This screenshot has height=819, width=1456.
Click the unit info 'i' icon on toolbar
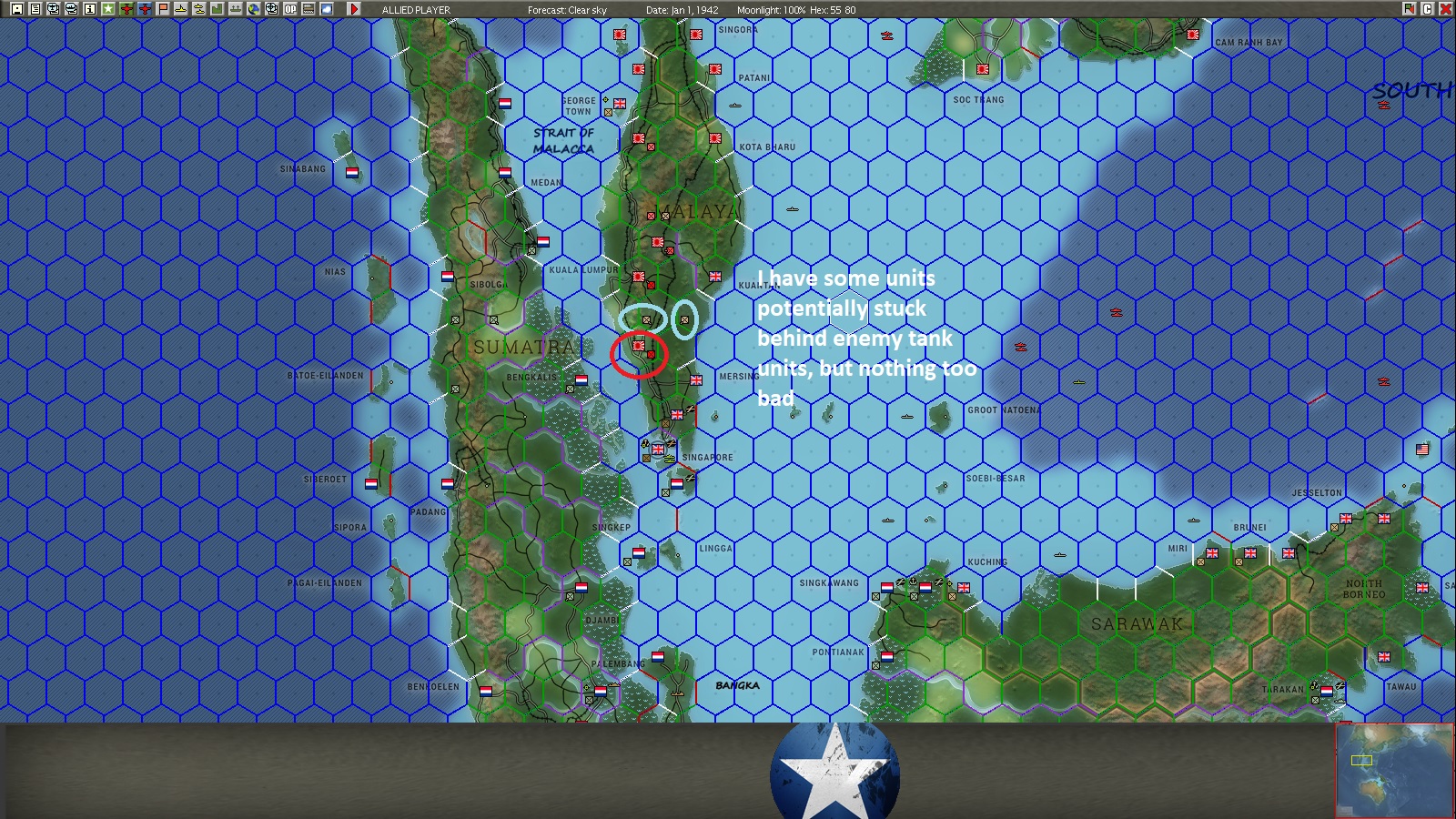tap(88, 8)
